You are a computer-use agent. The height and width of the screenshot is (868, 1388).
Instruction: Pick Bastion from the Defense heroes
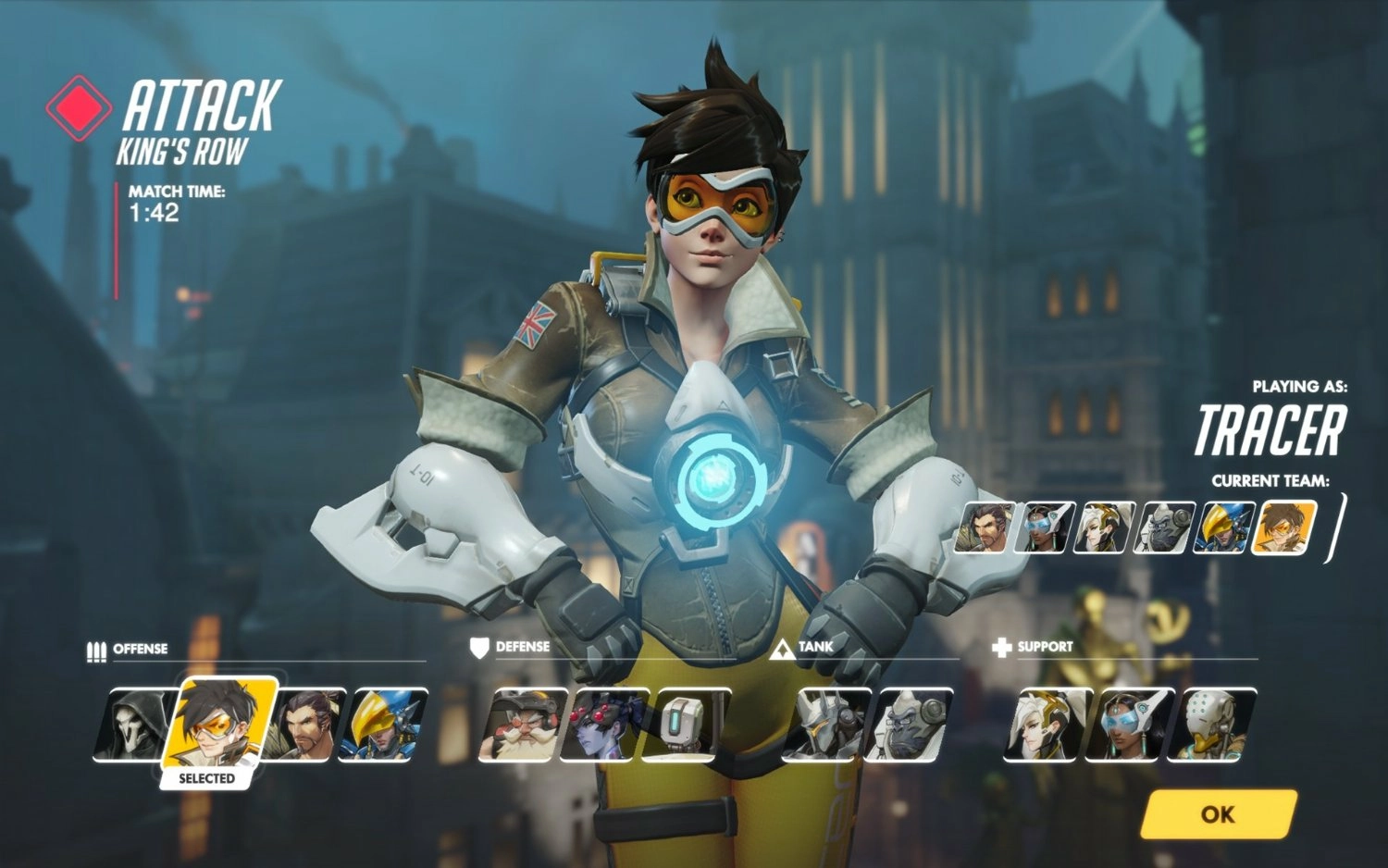pos(685,725)
